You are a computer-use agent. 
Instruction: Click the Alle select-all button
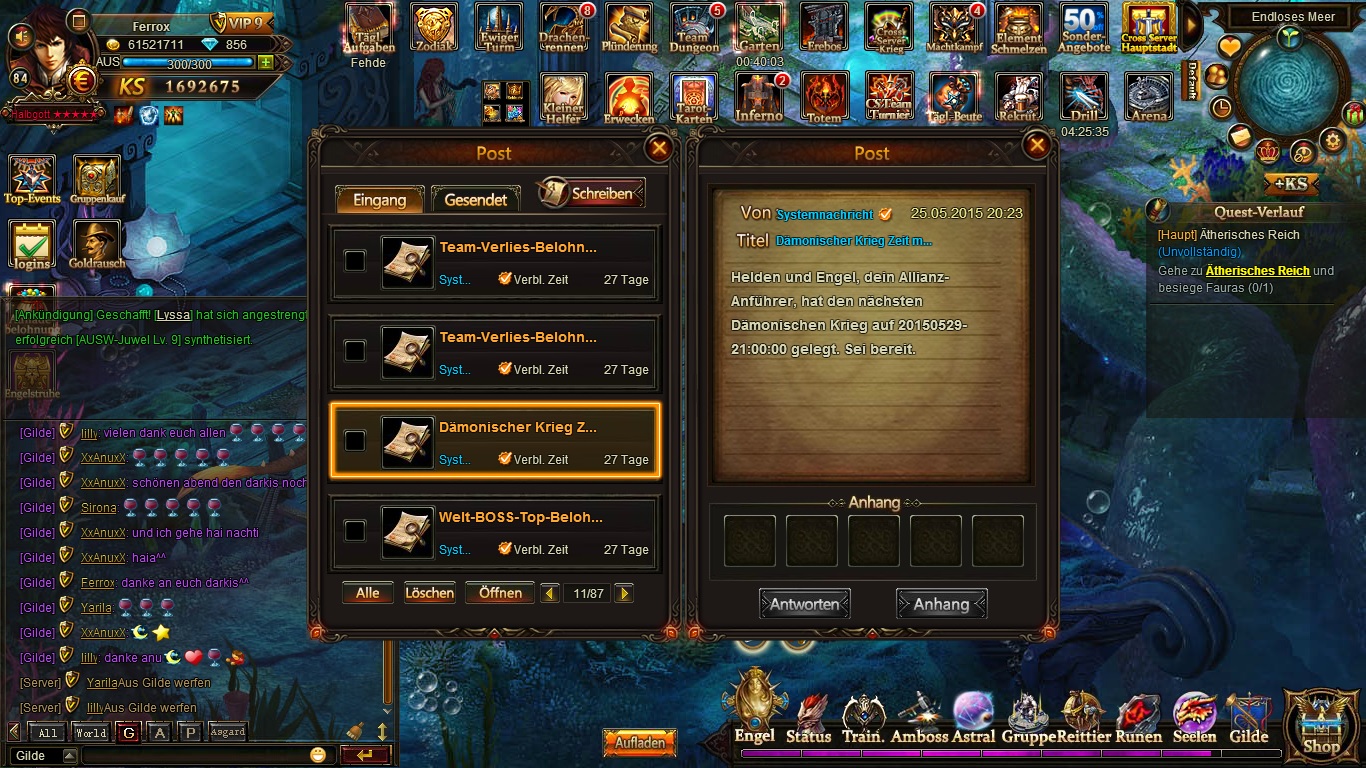point(368,593)
